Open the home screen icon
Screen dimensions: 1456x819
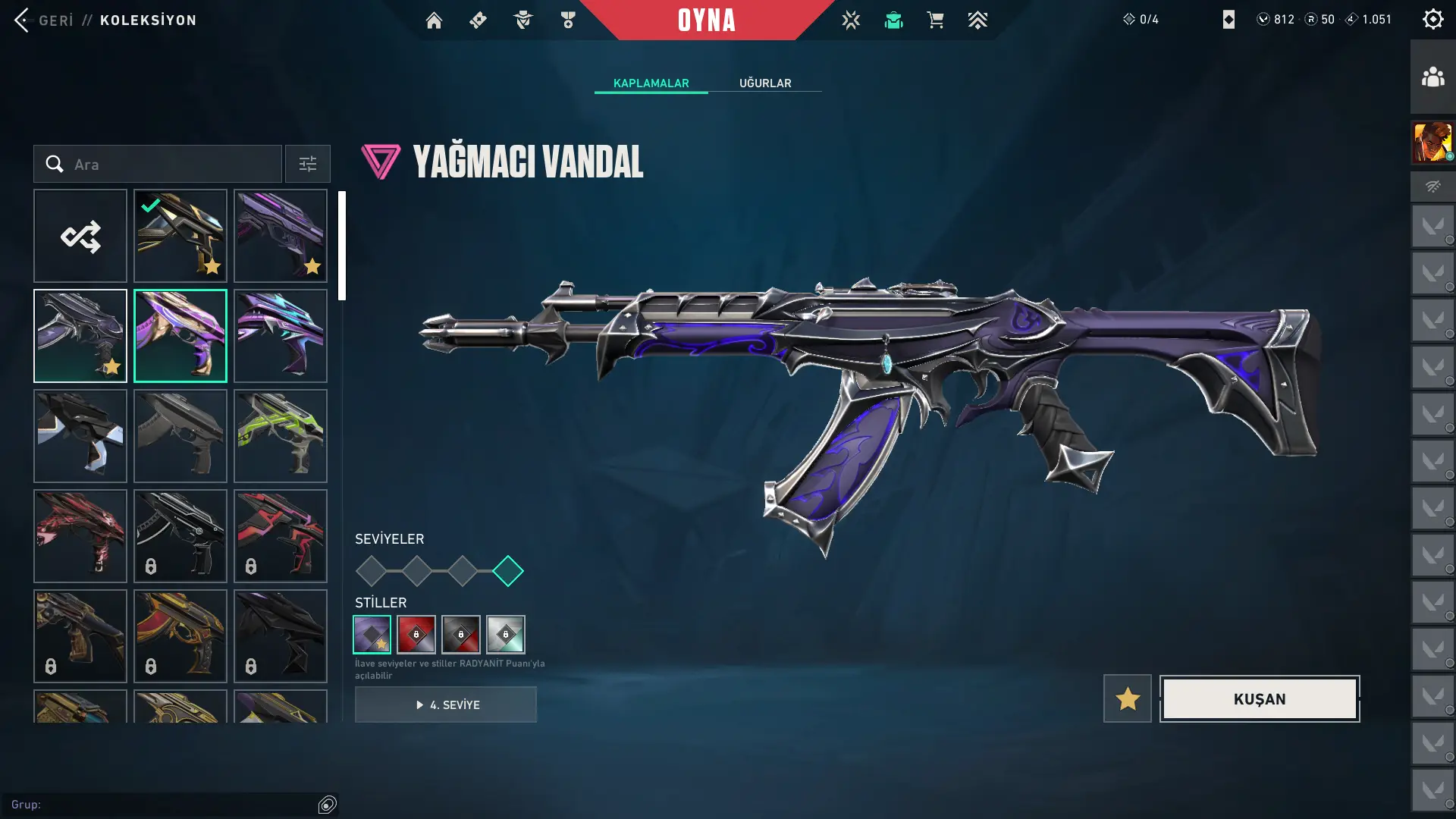pos(434,20)
